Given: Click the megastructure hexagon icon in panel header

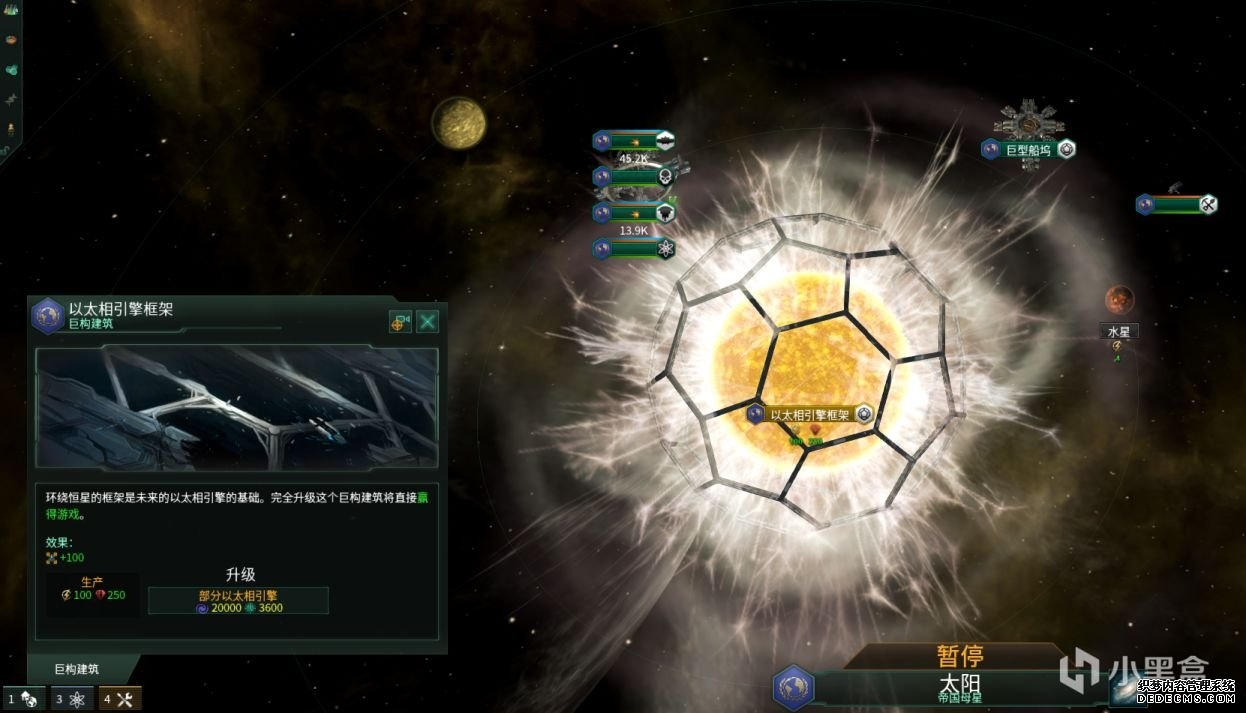Looking at the screenshot, I should [47, 315].
